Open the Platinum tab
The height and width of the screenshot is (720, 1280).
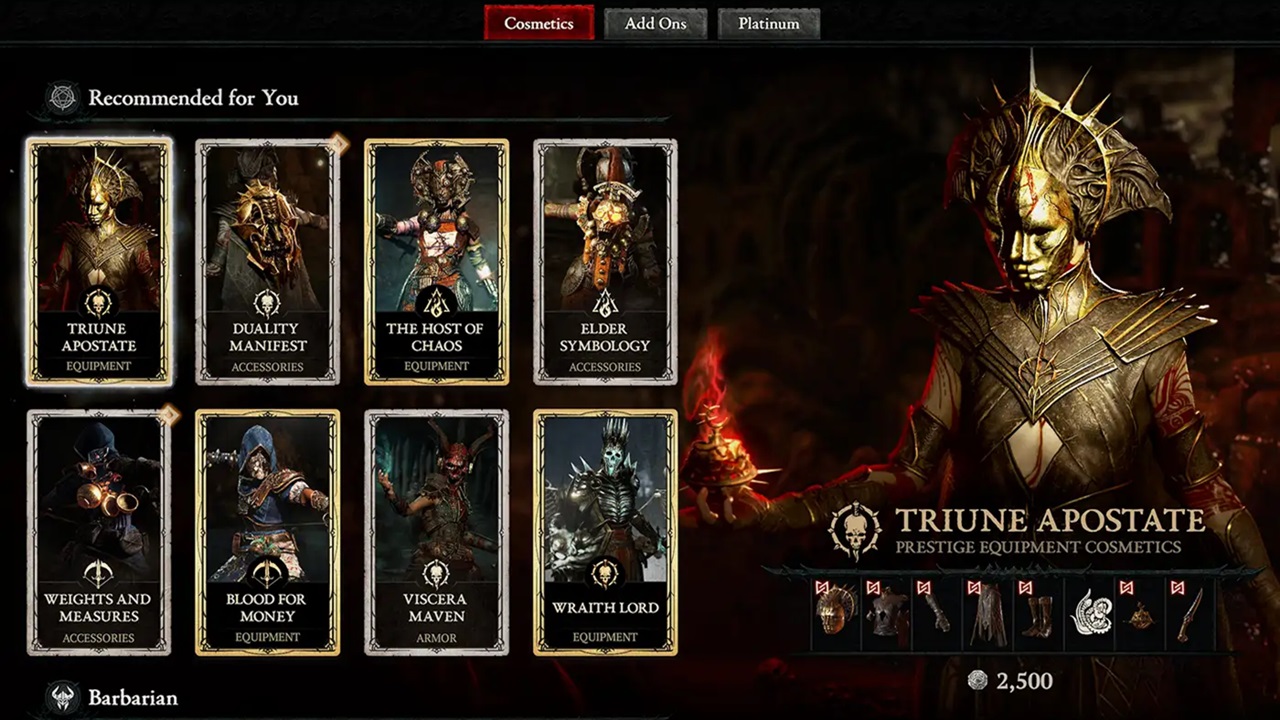click(x=768, y=23)
